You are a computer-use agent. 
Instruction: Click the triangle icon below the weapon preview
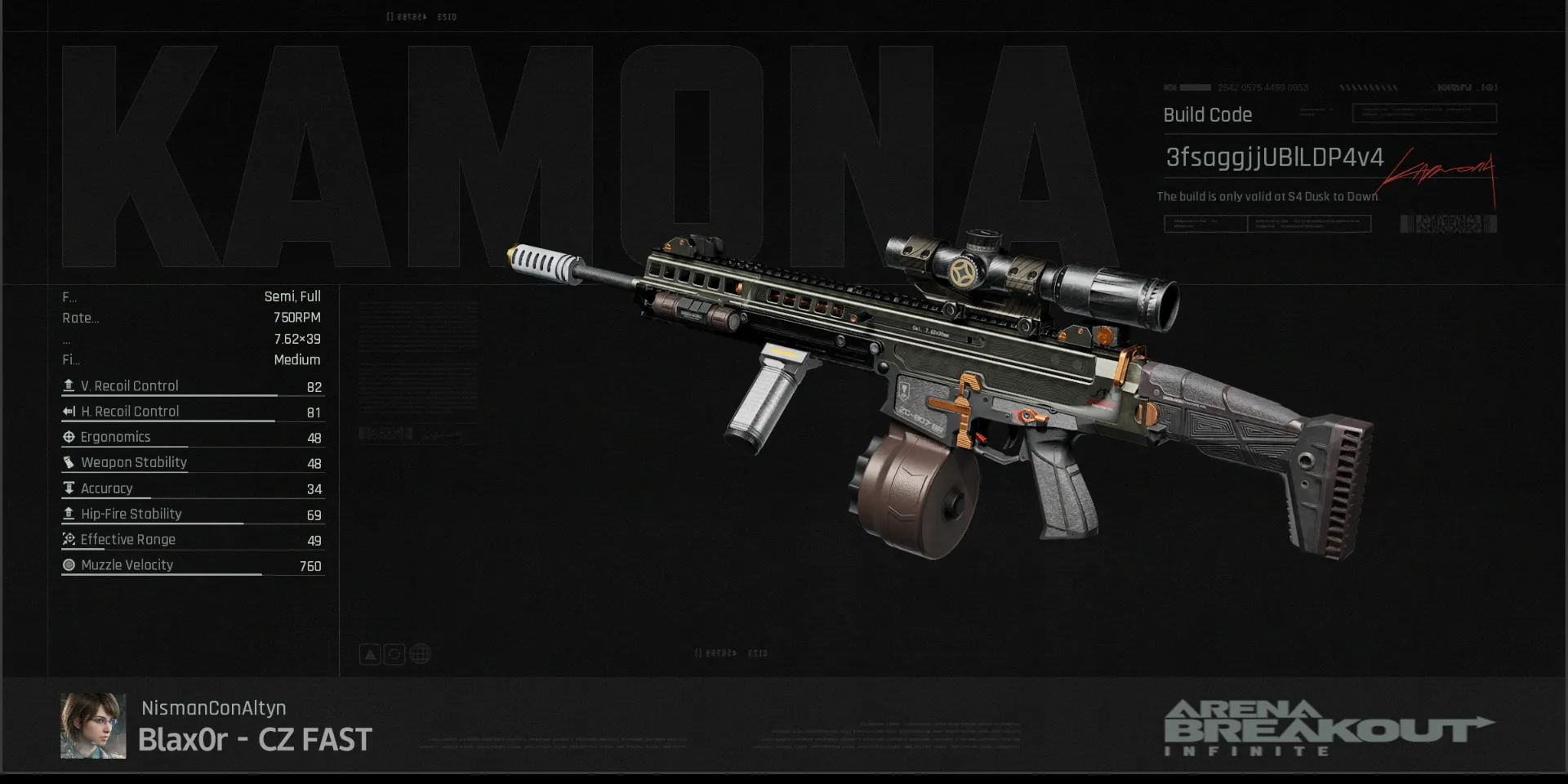click(370, 654)
